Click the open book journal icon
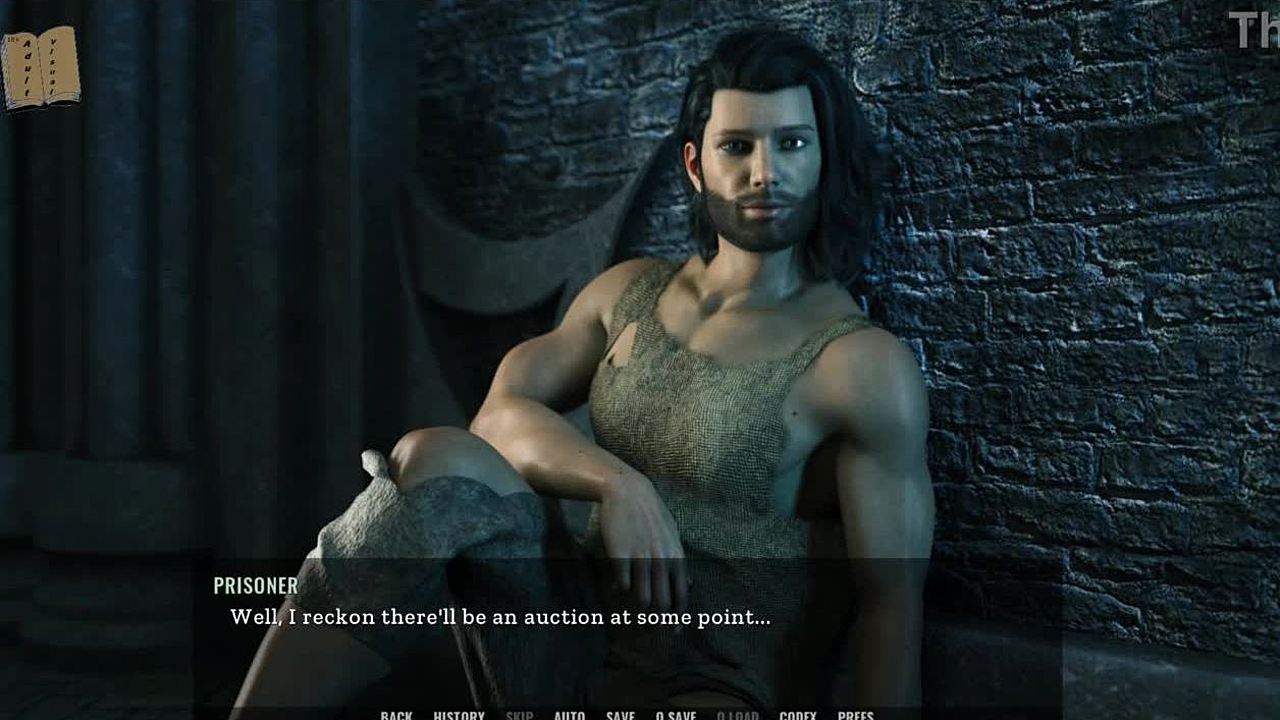This screenshot has width=1280, height=720. (x=41, y=68)
